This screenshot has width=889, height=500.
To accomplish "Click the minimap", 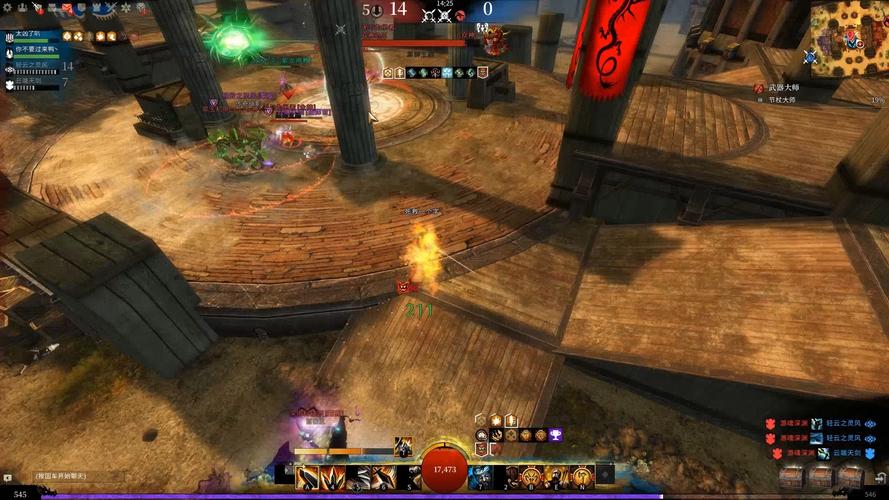I will tap(848, 37).
